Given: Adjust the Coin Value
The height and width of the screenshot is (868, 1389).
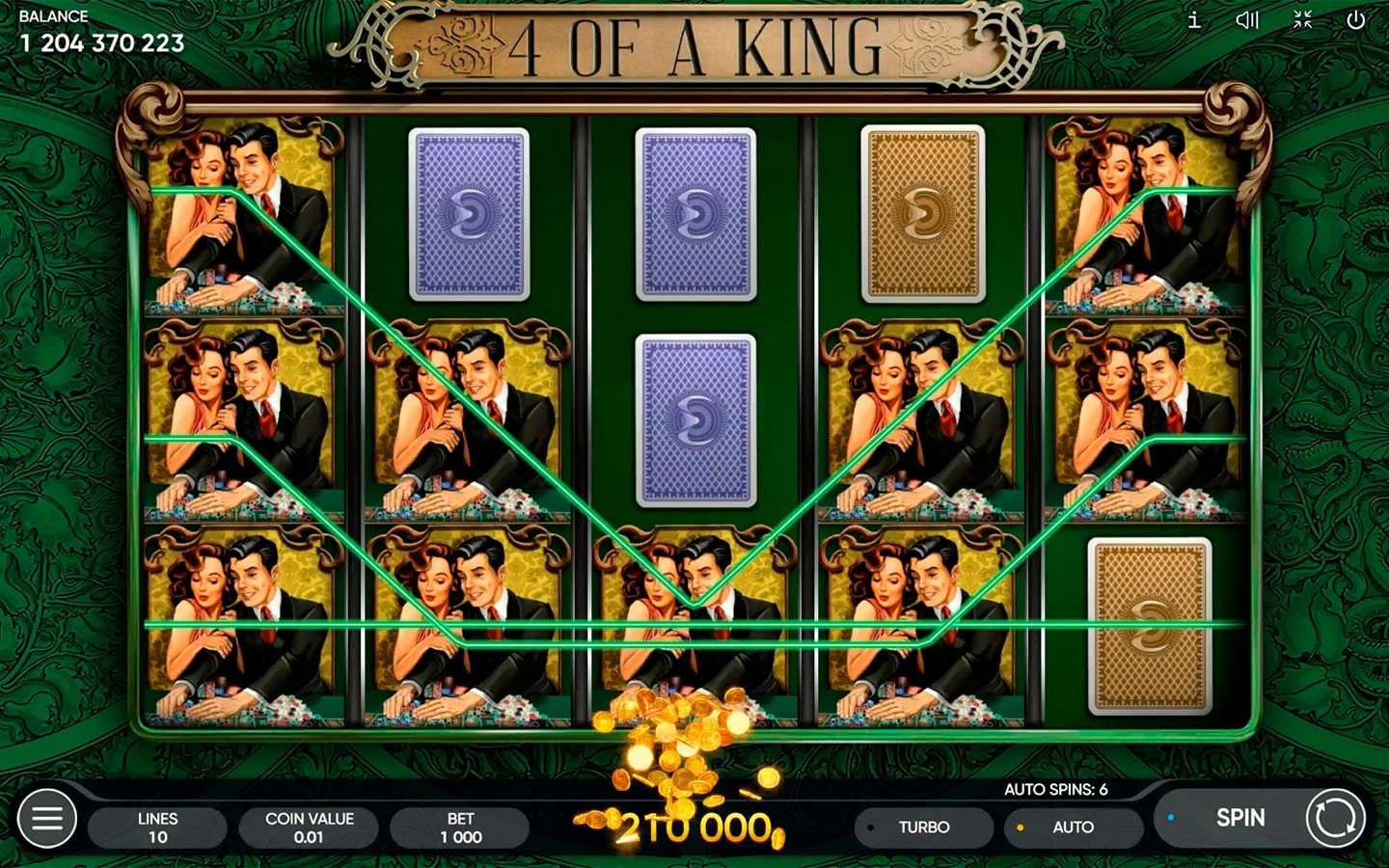Looking at the screenshot, I should [309, 827].
